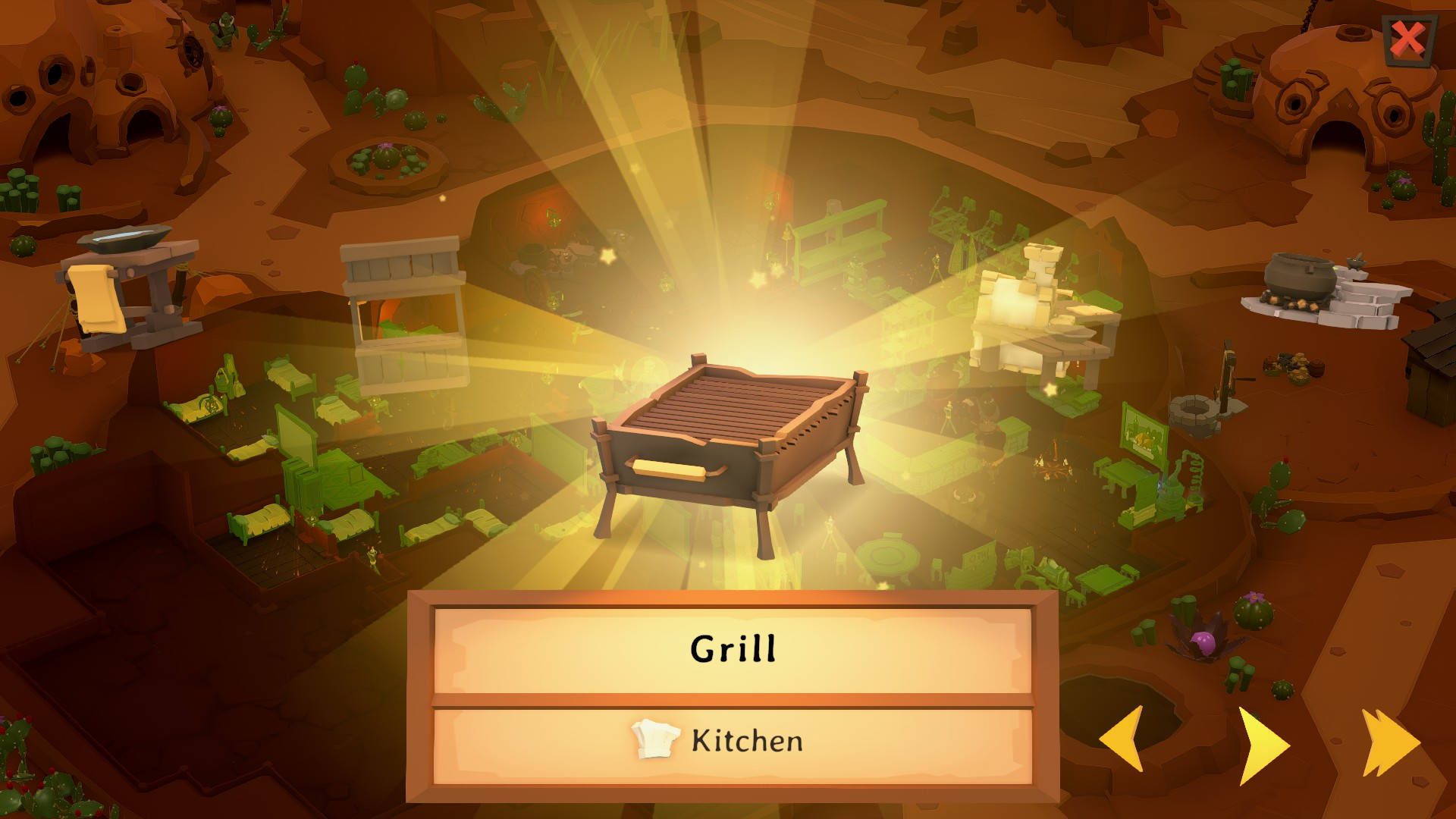
Task: Close the unlock screen with the red X
Action: pos(1408,40)
